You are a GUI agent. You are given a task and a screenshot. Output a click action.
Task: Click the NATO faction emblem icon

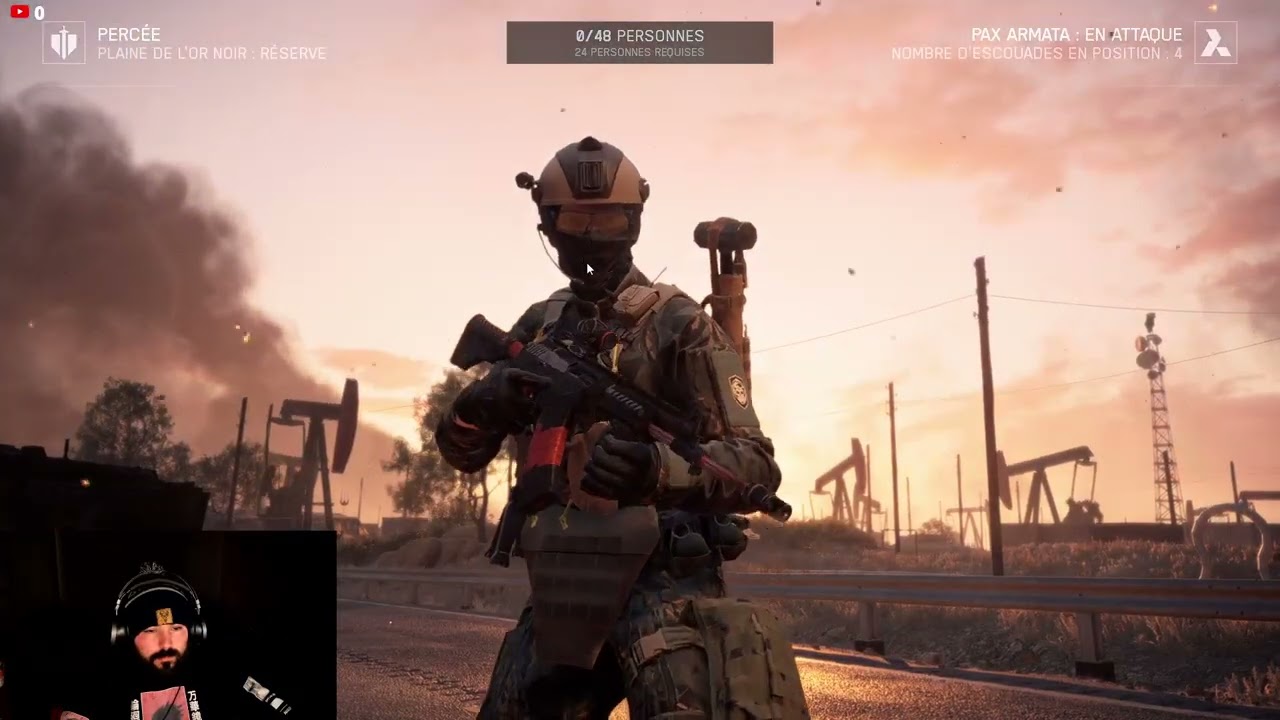coord(64,43)
